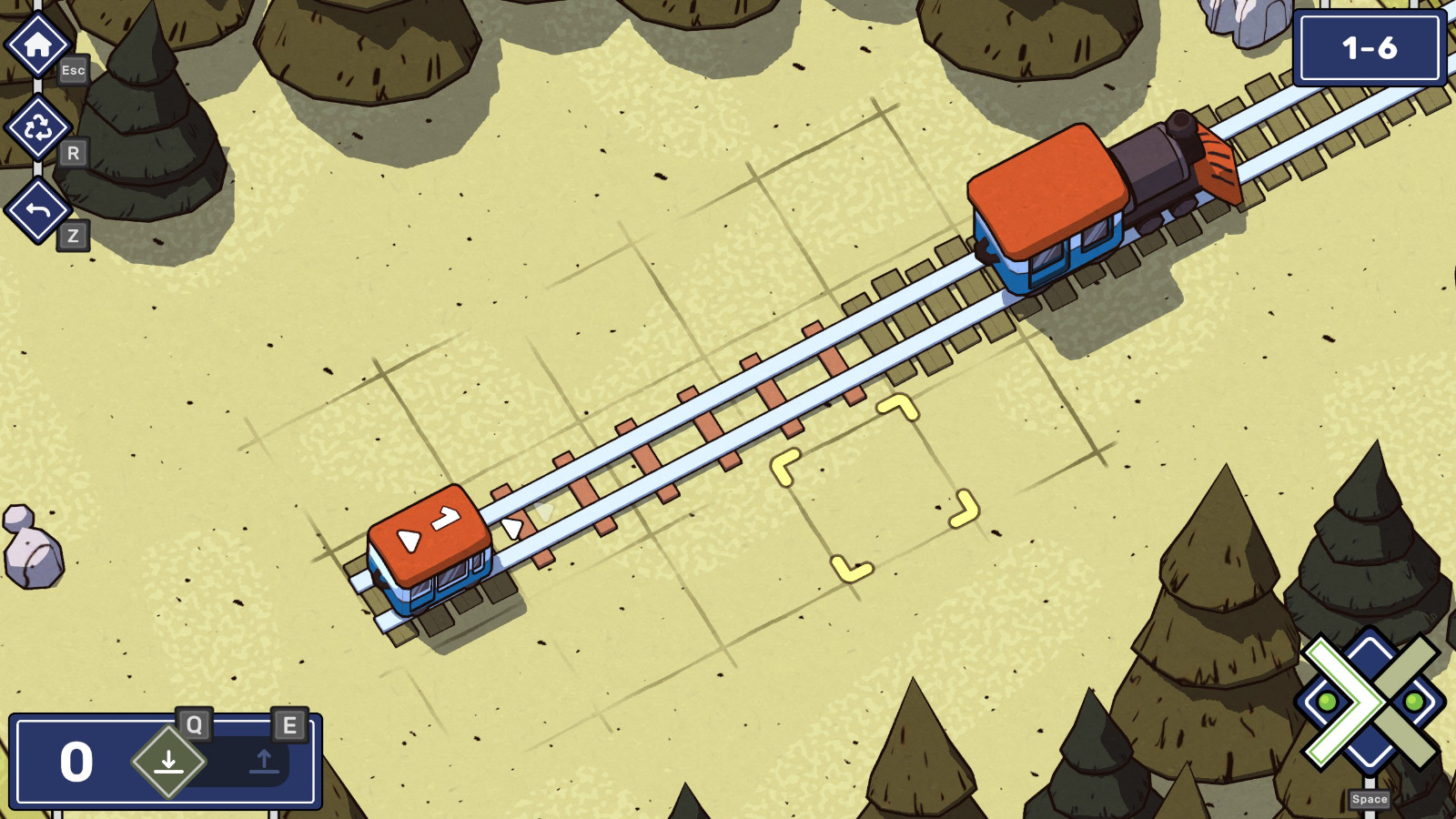Select the remove-track tool next to E
The height and width of the screenshot is (819, 1456).
tap(264, 764)
